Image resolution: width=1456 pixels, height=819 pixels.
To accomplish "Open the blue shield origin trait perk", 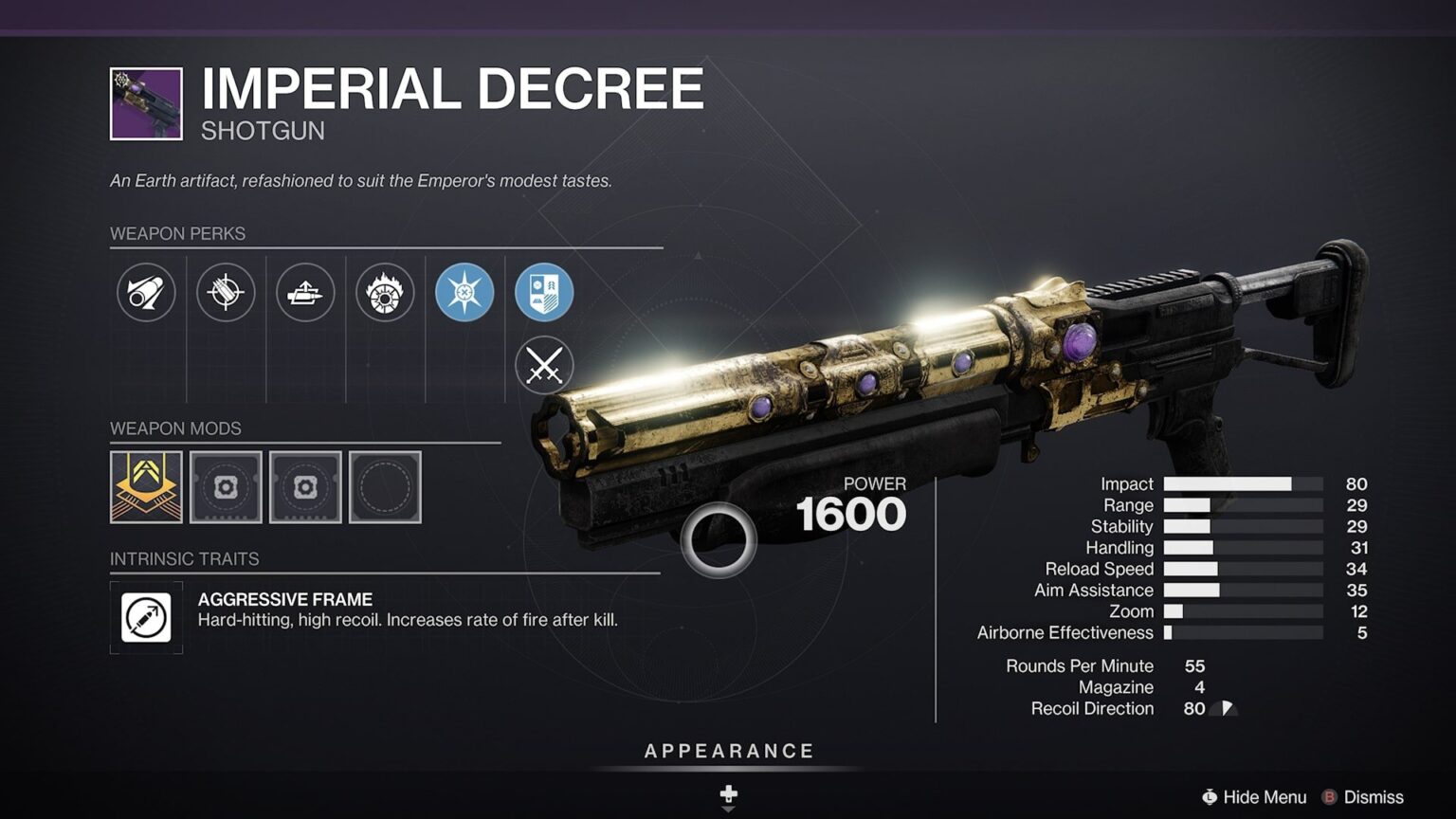I will 543,292.
